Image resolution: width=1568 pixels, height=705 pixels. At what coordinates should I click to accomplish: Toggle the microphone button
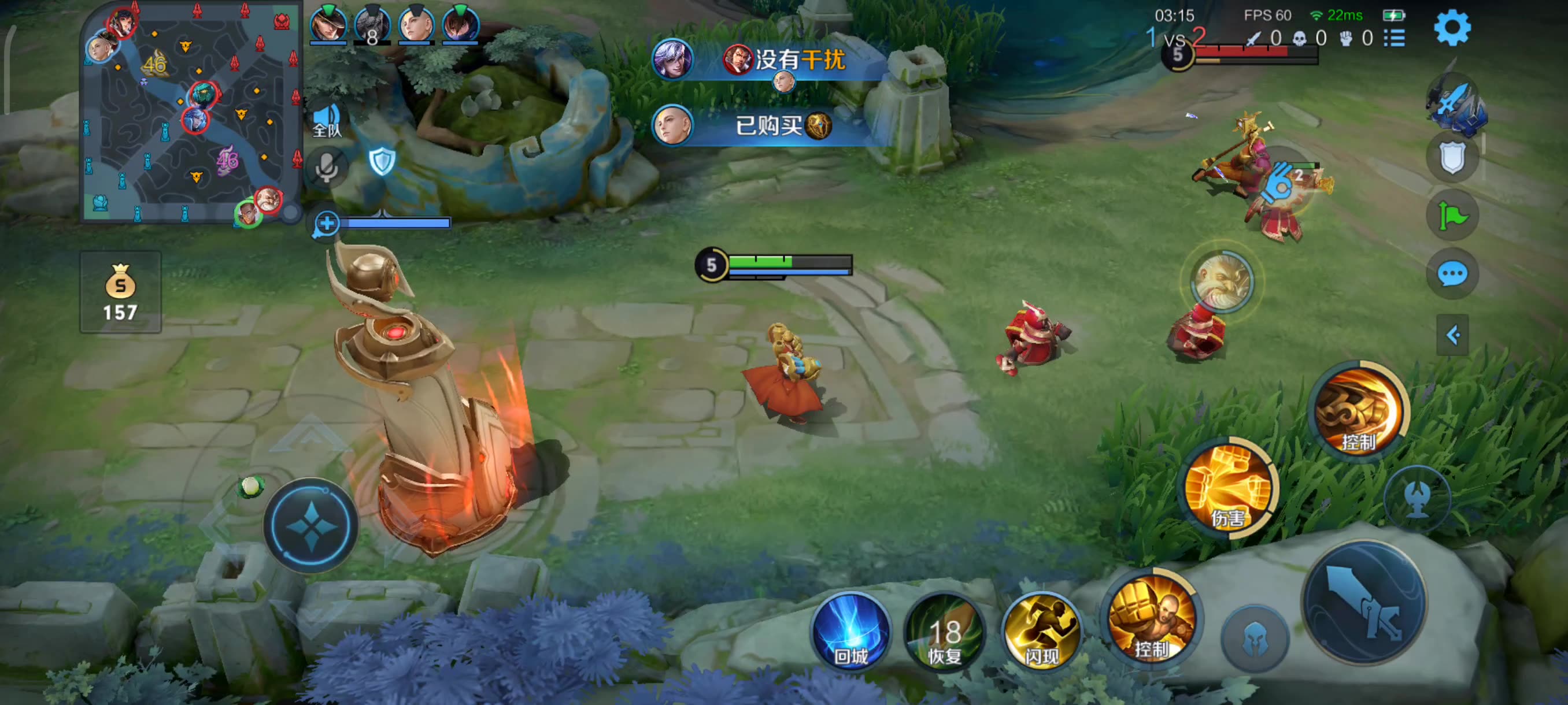click(327, 166)
